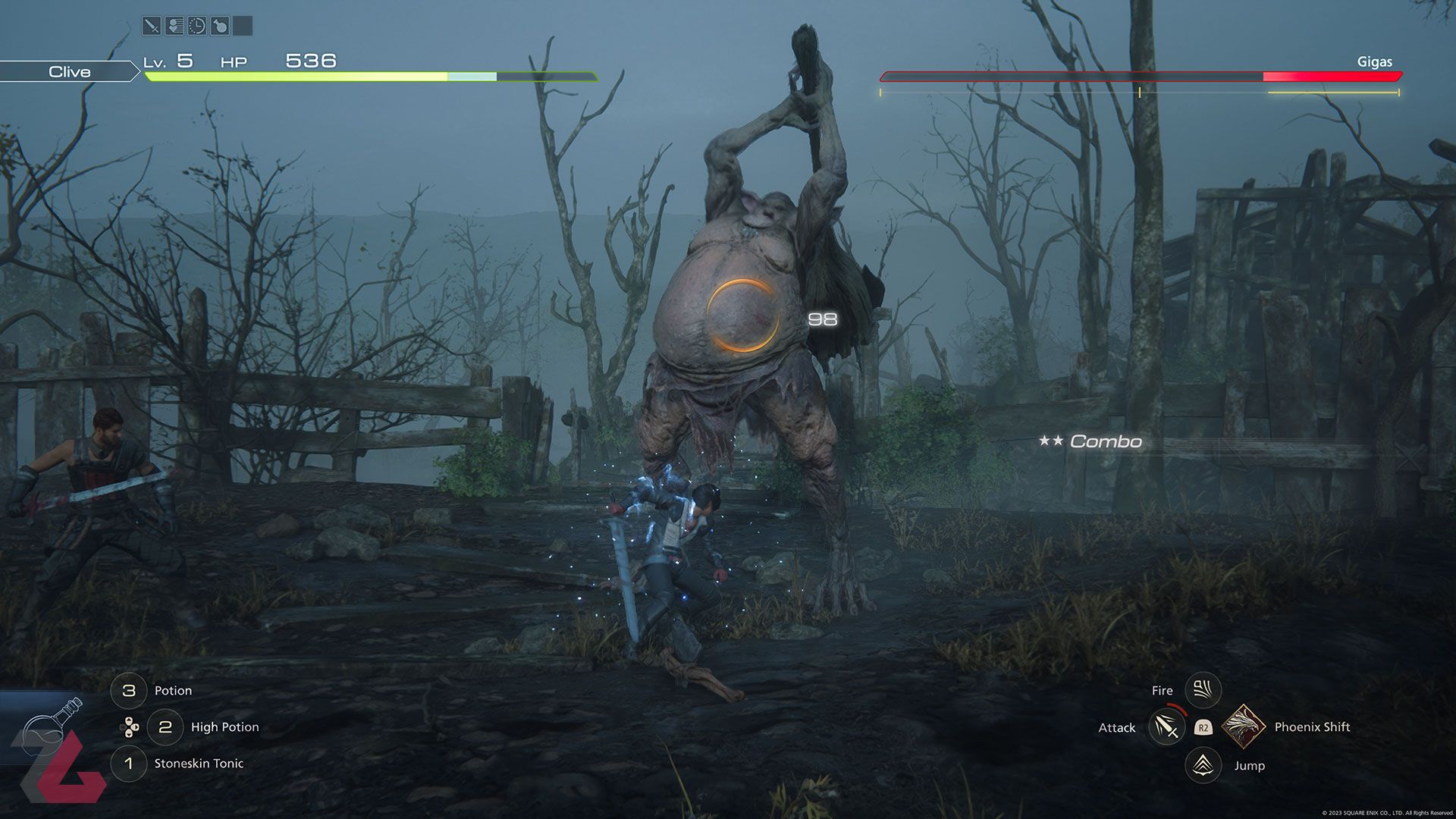
Task: Click the Jump action icon
Action: 1203,765
